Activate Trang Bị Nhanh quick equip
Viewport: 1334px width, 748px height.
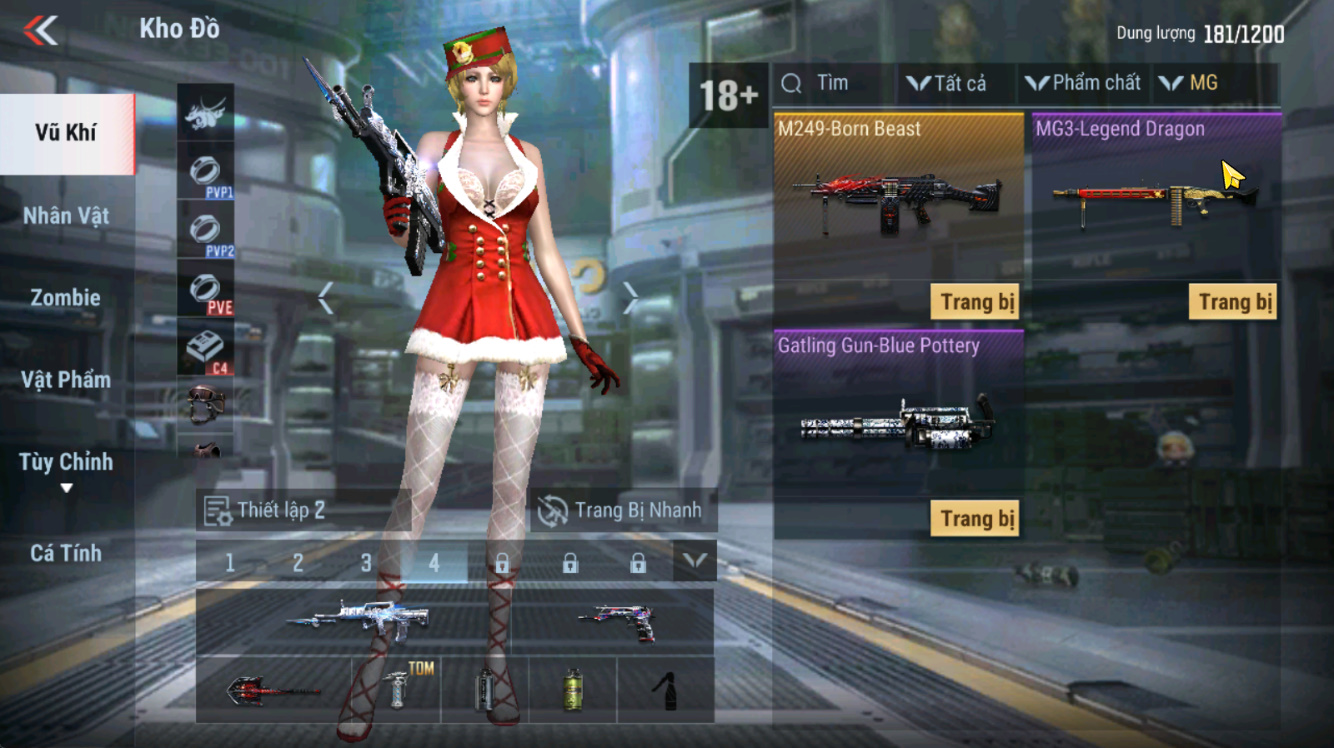pos(621,510)
